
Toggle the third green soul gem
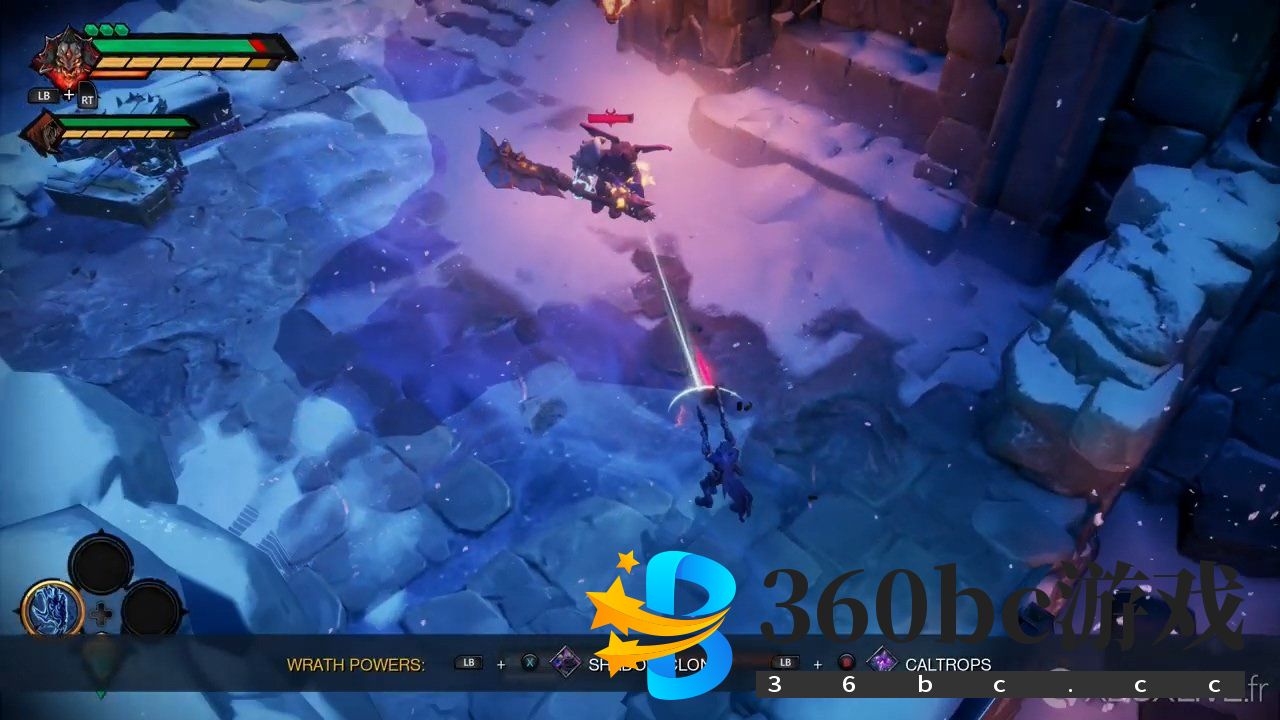[120, 29]
